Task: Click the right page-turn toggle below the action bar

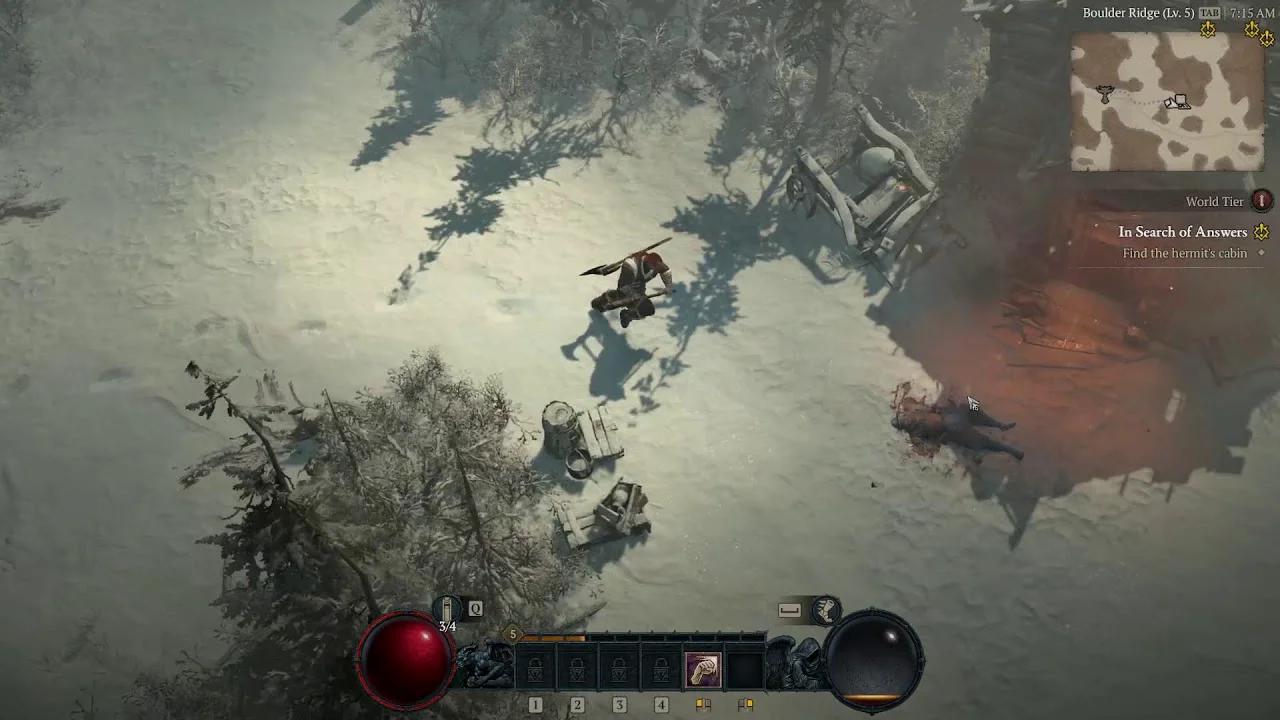Action: [744, 703]
